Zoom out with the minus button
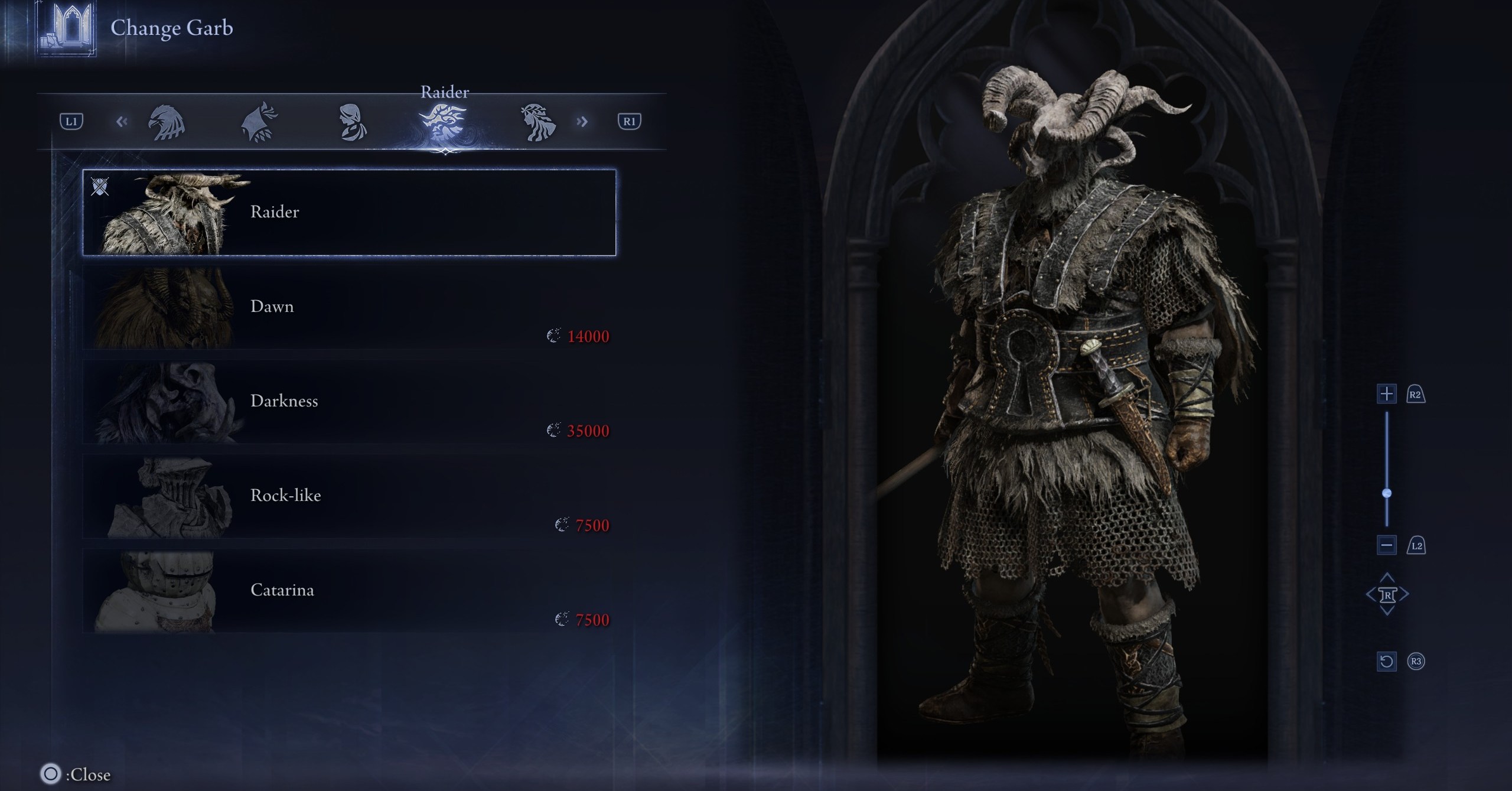1512x791 pixels. point(1386,545)
